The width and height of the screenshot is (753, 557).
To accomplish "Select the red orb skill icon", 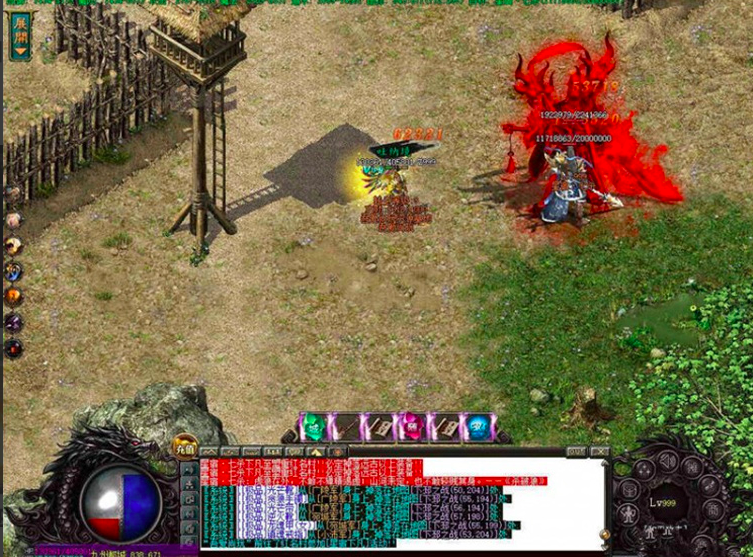I will tap(14, 348).
